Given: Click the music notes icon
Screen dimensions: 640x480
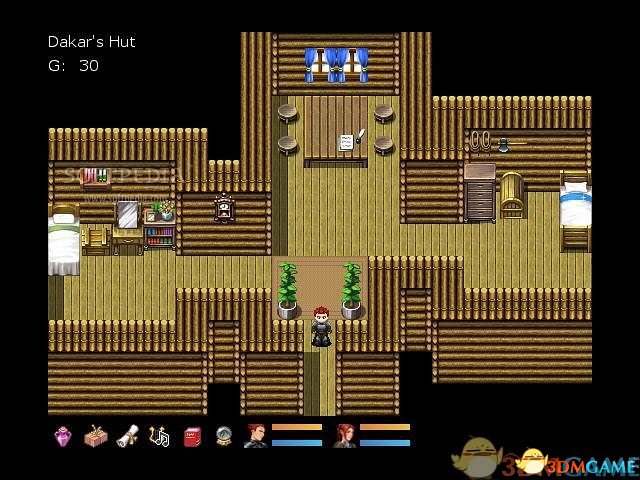Looking at the screenshot, I should click(x=159, y=436).
